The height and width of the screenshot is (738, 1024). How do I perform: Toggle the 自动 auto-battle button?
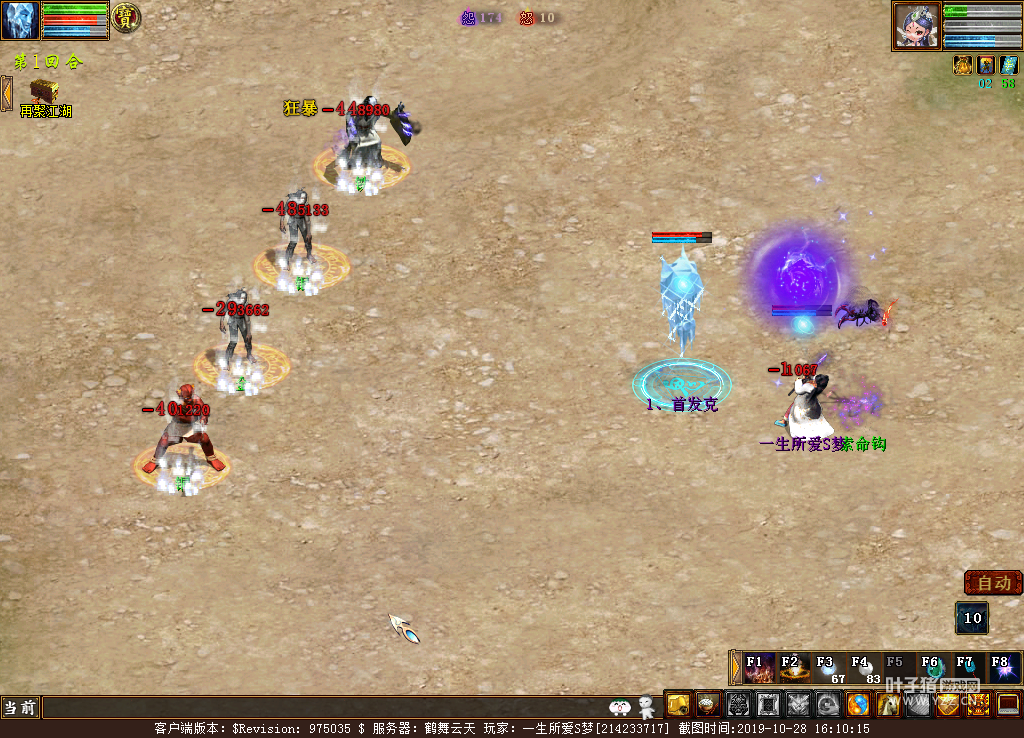coord(993,583)
